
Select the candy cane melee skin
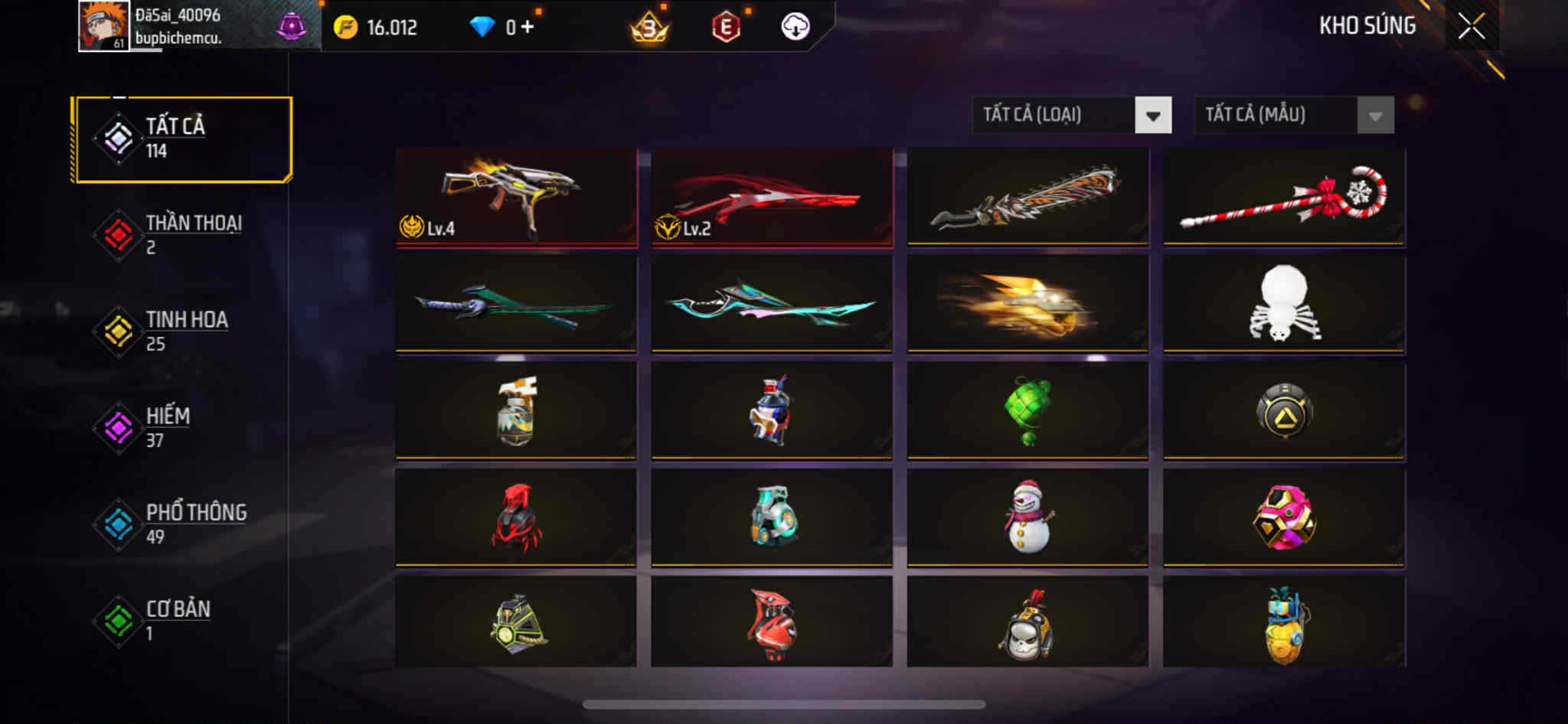click(x=1284, y=197)
